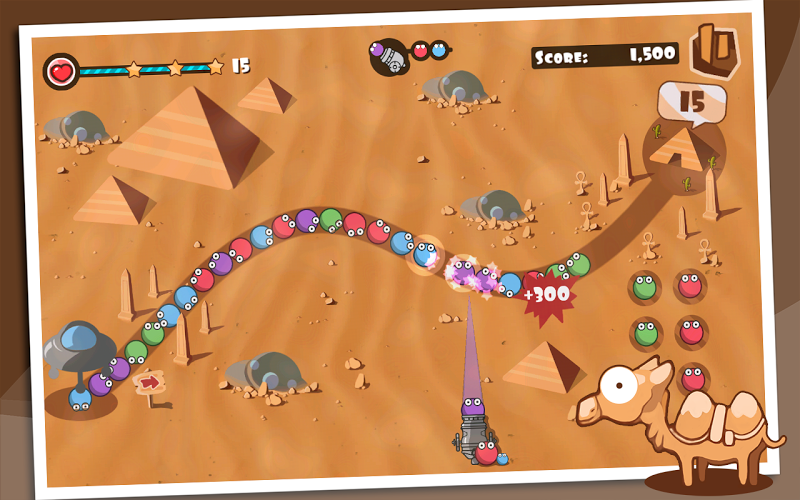Pause the game with the wooden button
The width and height of the screenshot is (800, 500).
tap(714, 51)
